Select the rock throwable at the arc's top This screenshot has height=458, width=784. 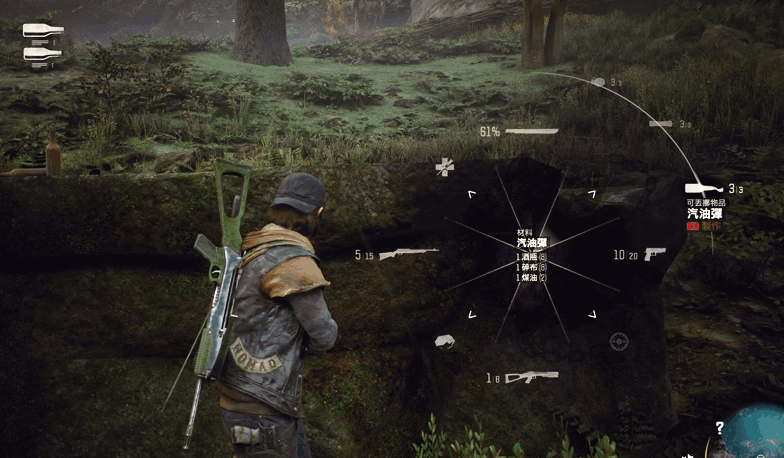point(598,82)
